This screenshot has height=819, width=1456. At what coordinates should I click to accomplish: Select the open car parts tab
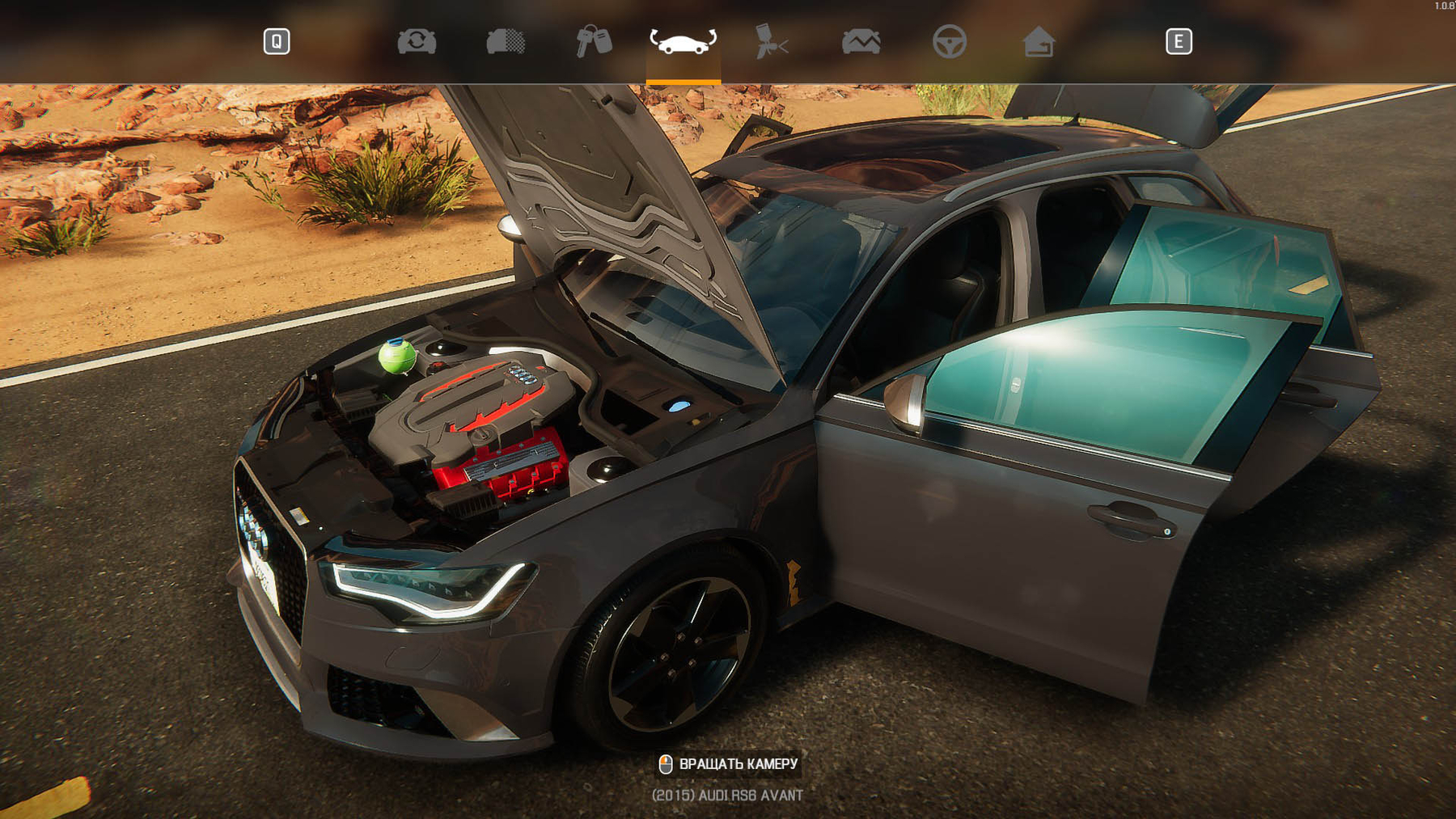click(683, 41)
